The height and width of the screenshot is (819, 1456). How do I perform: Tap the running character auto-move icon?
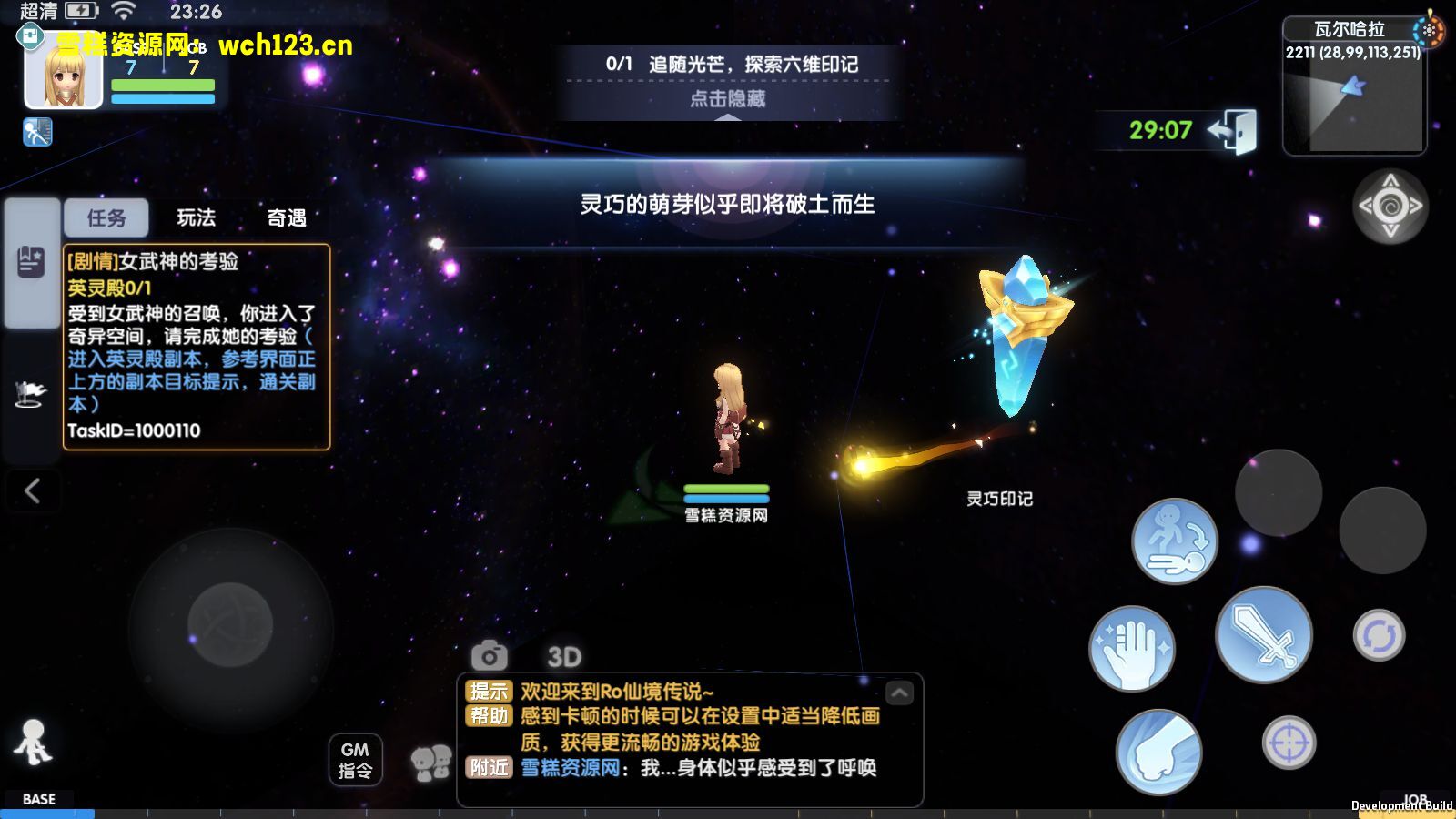coord(1174,540)
